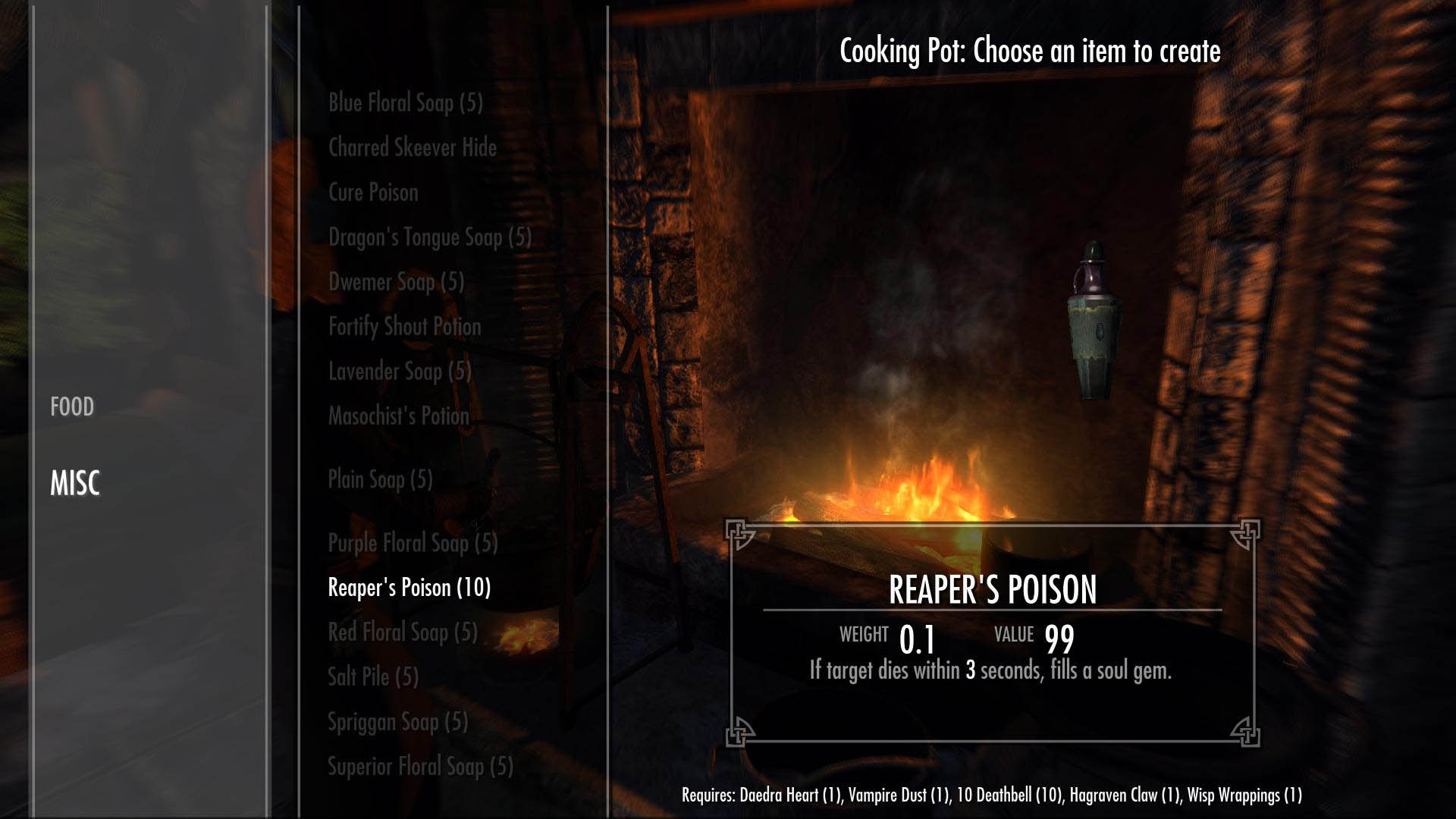Pick Spriggan Soap from the list
1456x819 pixels.
[x=397, y=722]
